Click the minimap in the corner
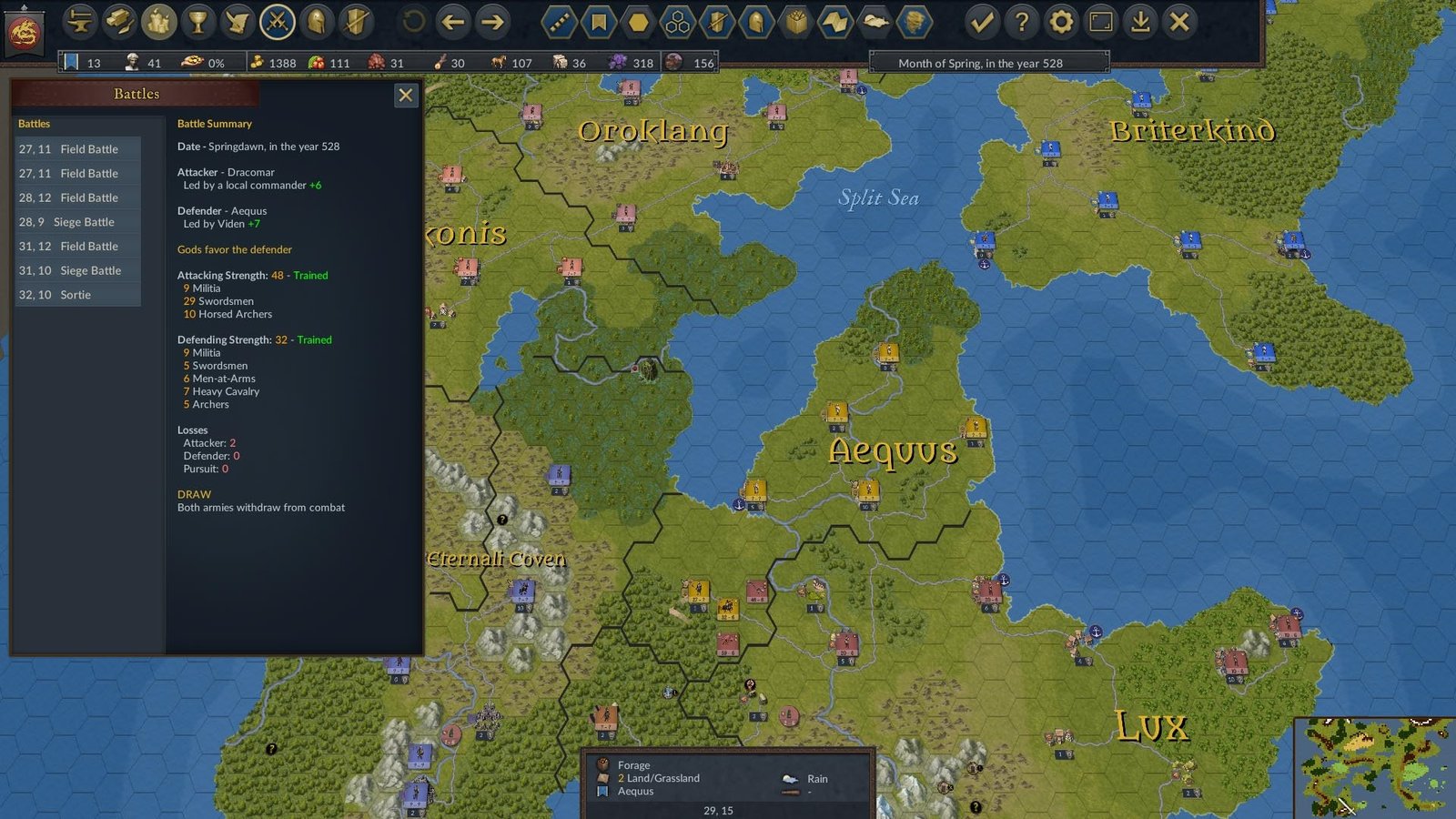This screenshot has width=1456, height=819. (x=1374, y=767)
